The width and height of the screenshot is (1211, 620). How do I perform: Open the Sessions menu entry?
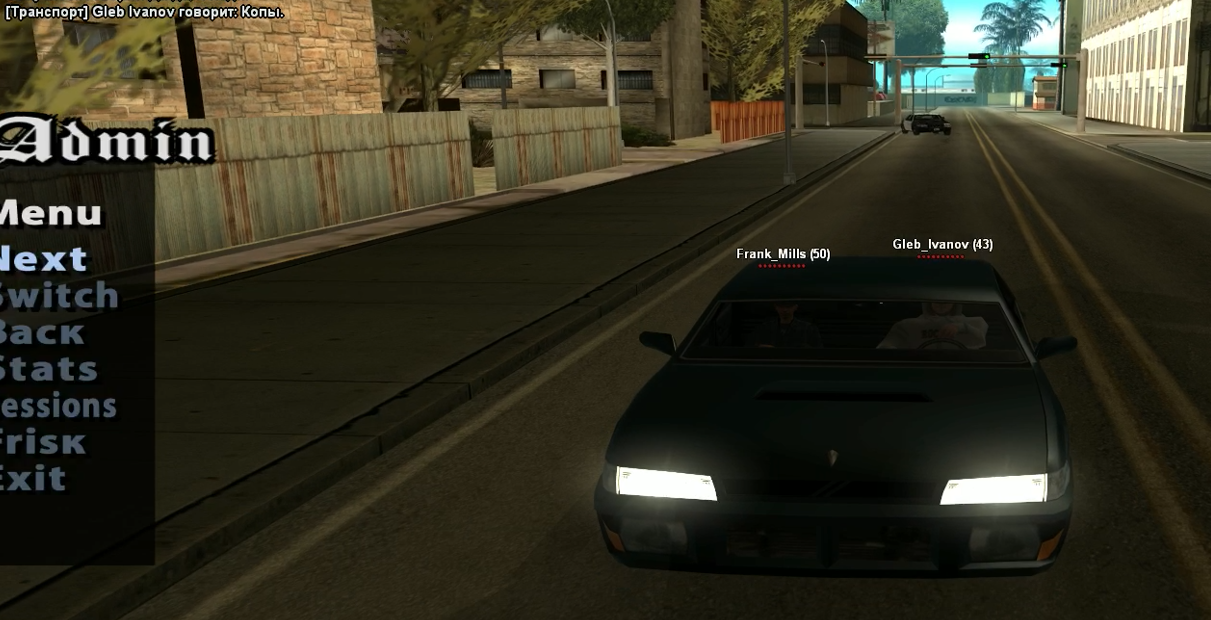point(58,406)
